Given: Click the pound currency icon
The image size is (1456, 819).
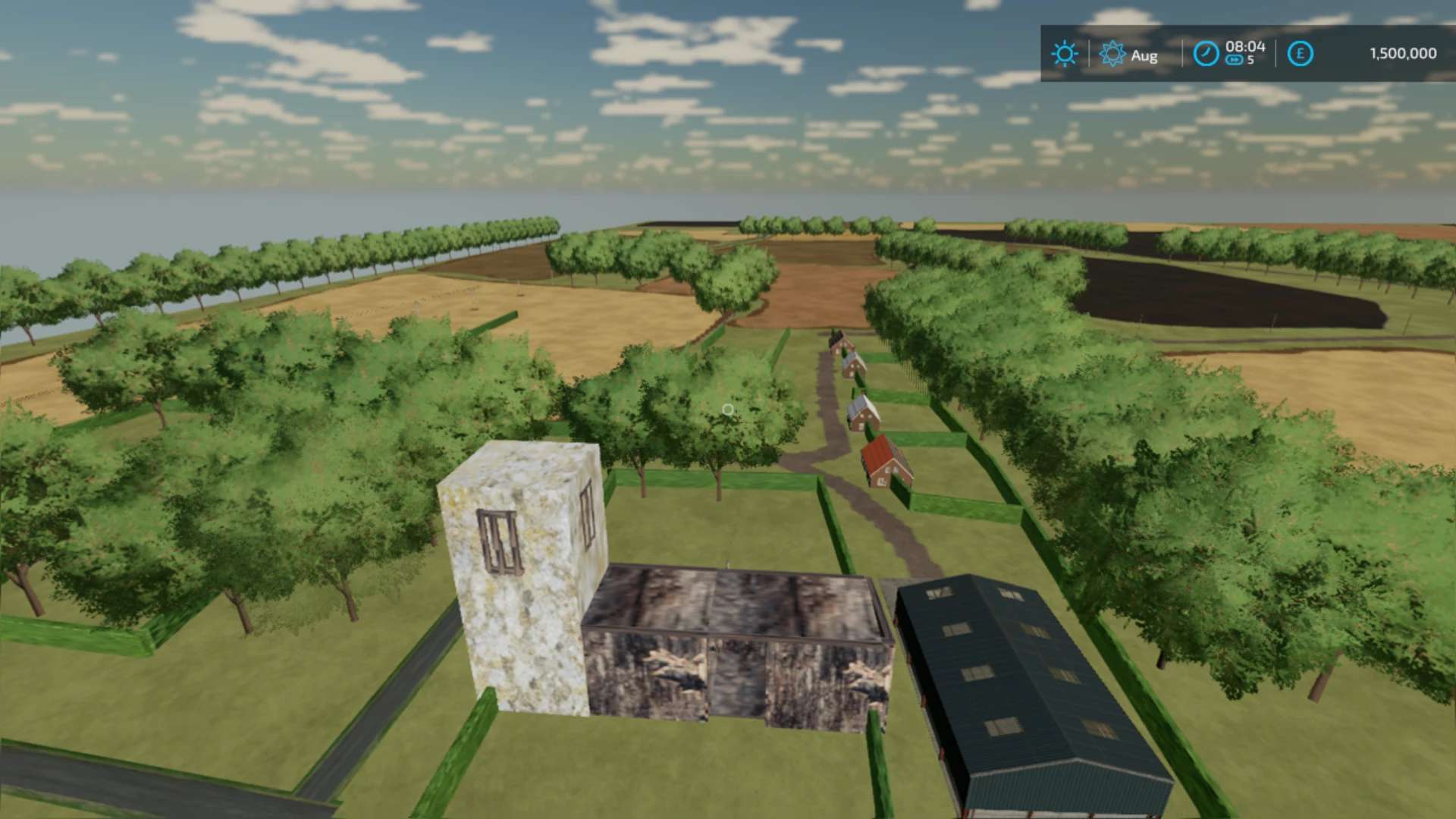Looking at the screenshot, I should [1300, 54].
